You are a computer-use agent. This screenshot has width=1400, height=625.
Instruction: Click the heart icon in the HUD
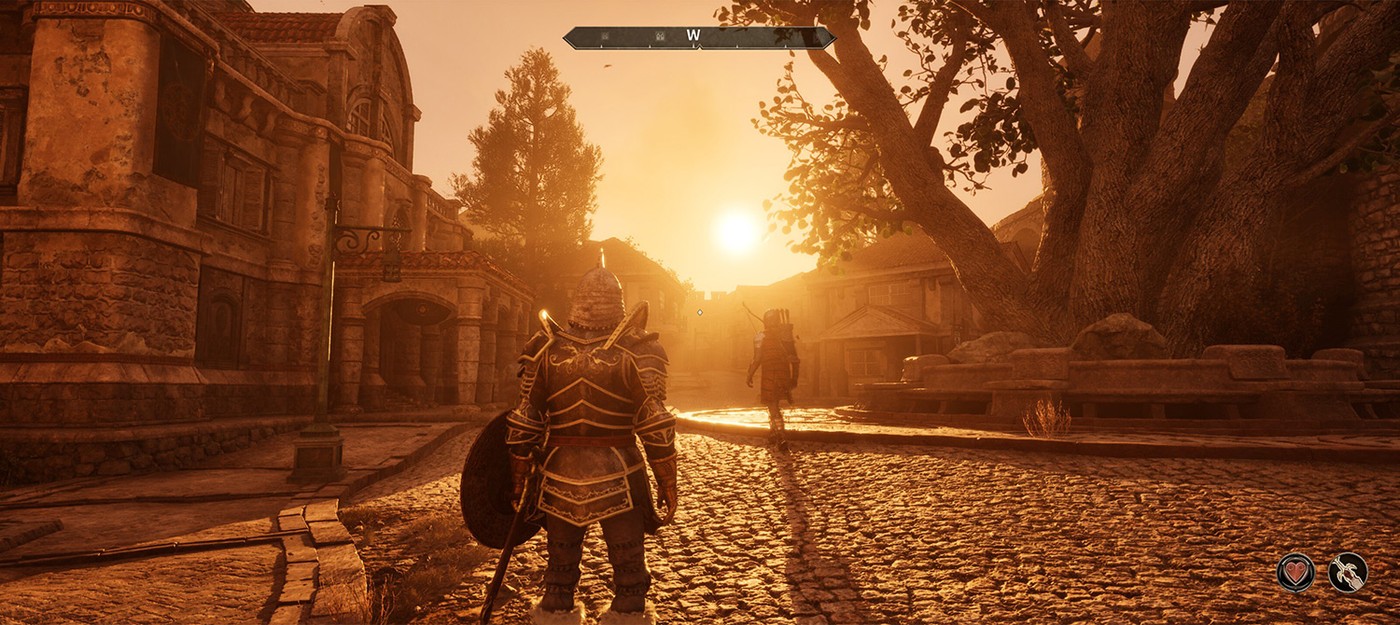(1295, 572)
